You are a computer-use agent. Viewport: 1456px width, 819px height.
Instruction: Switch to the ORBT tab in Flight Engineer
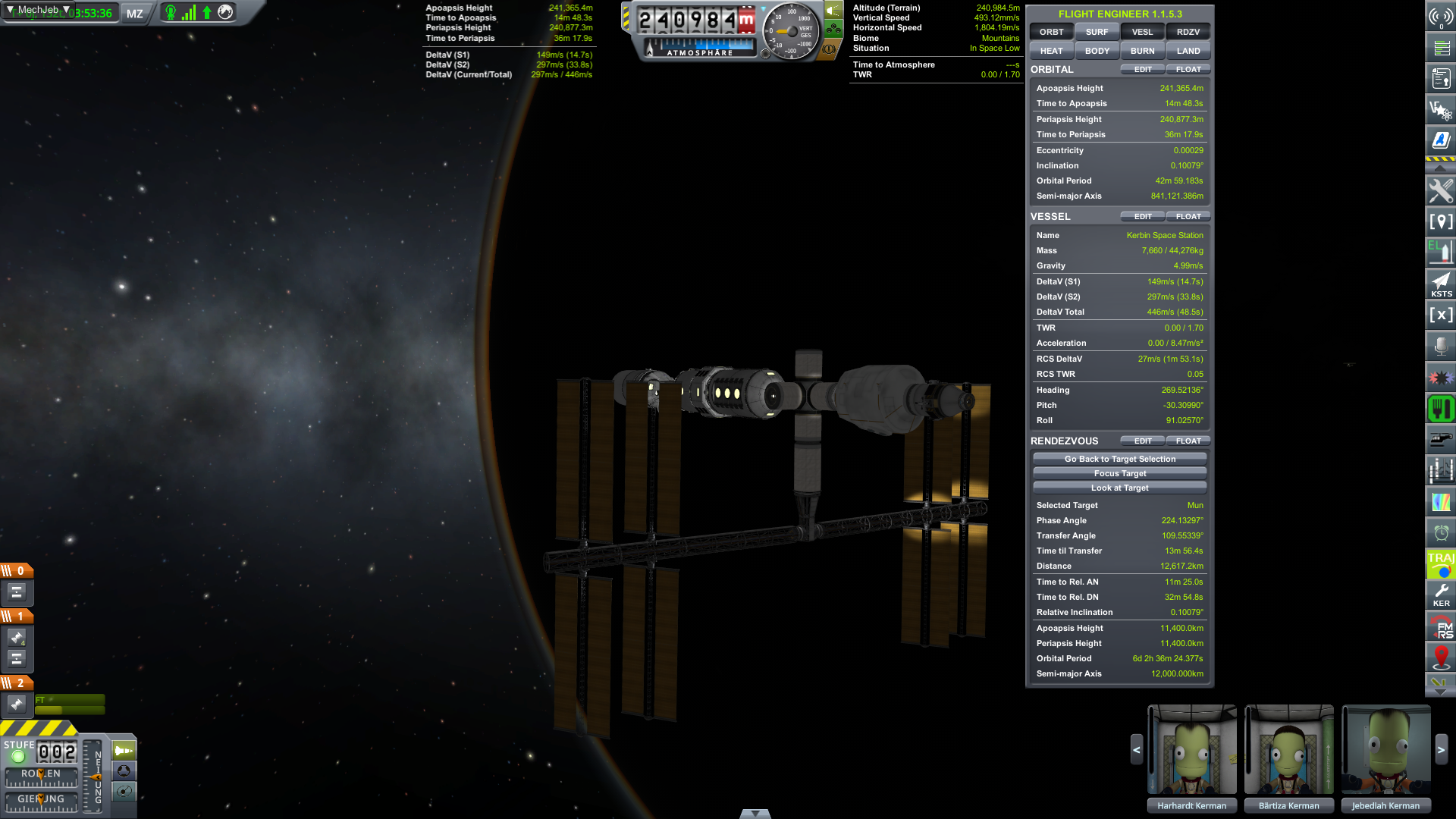[1051, 32]
